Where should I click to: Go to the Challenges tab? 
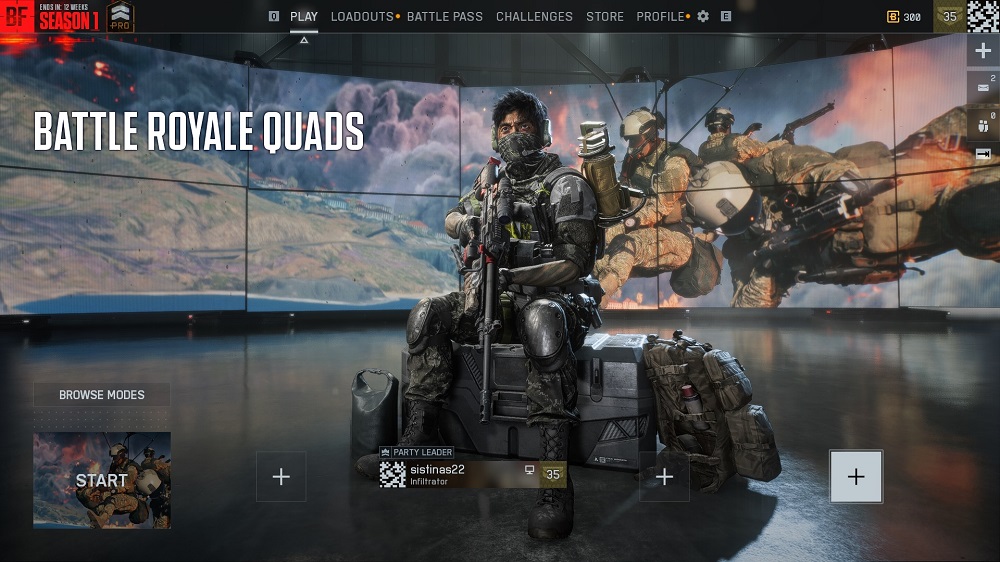coord(534,17)
